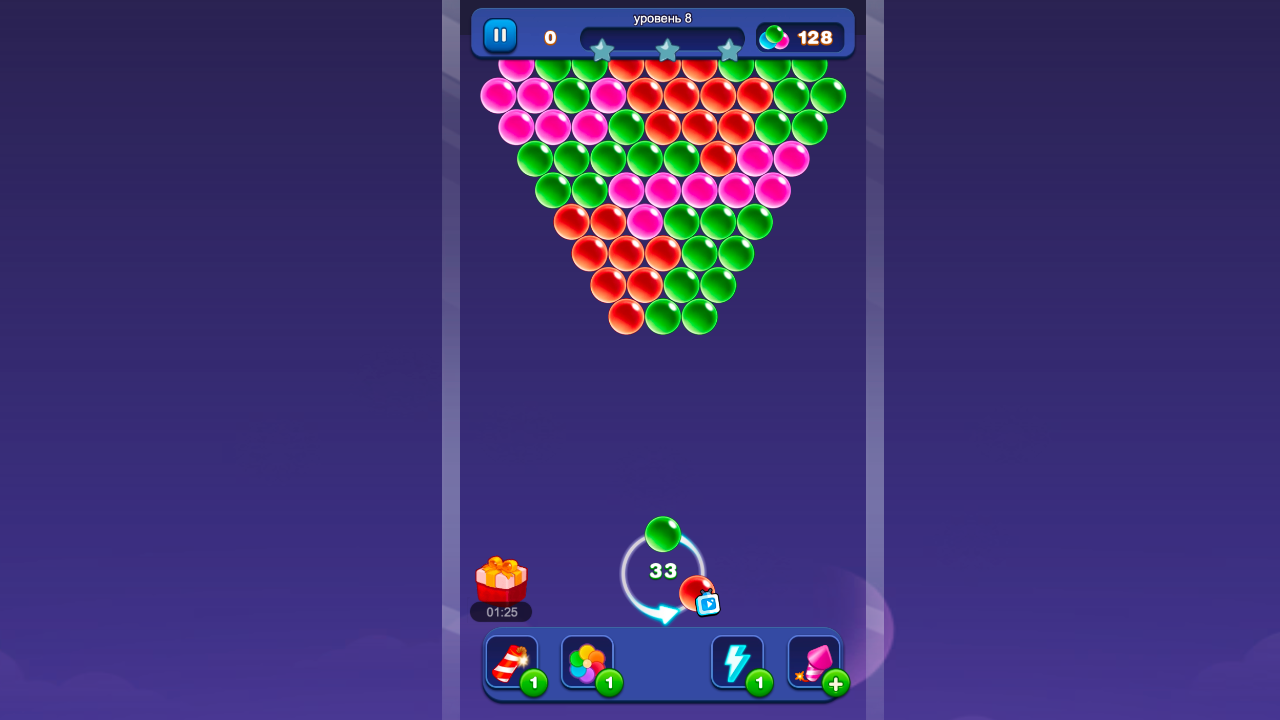Select the pink rocket booster
1280x720 pixels.
click(812, 661)
